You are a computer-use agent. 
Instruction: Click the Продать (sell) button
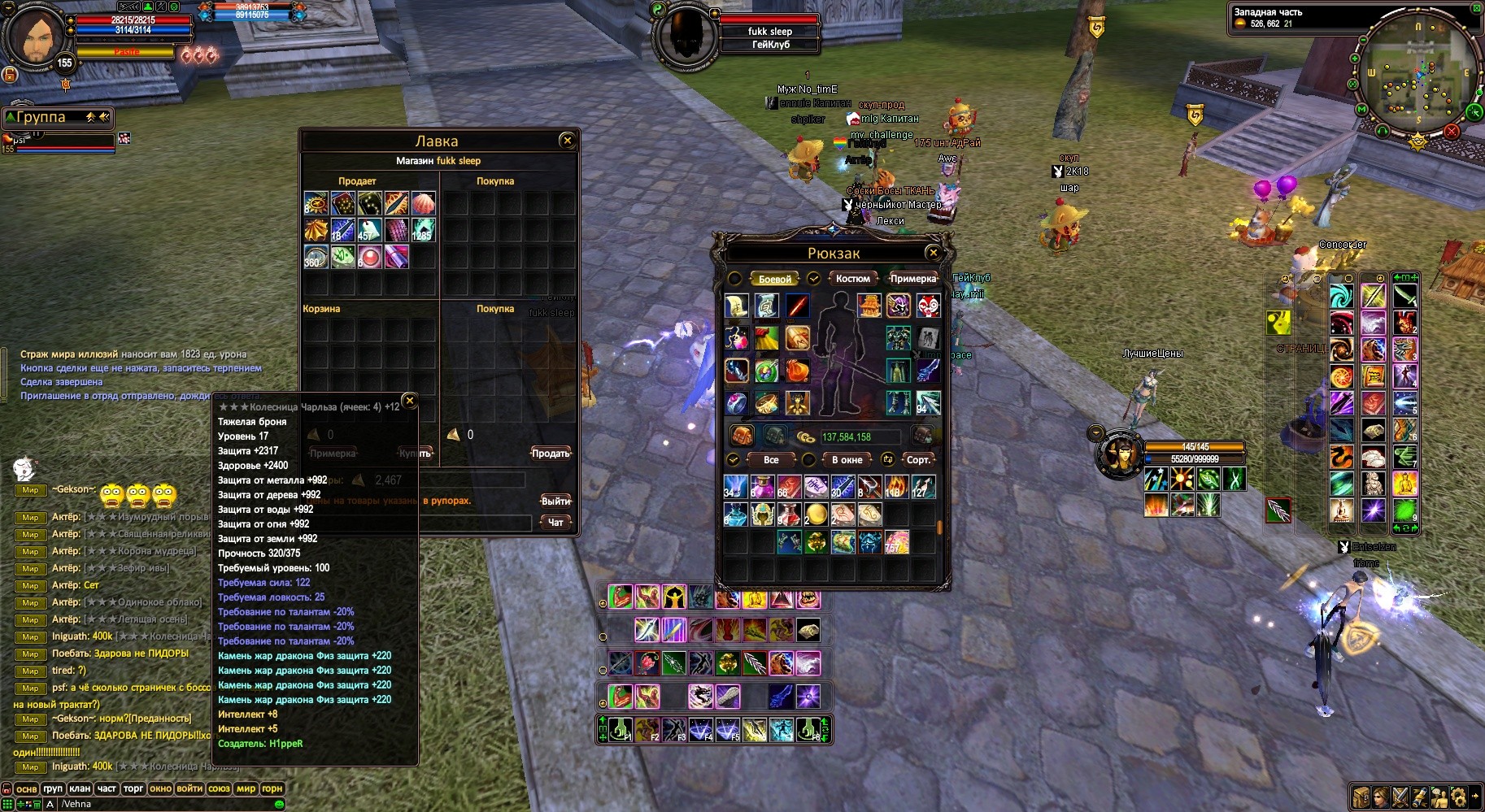551,454
